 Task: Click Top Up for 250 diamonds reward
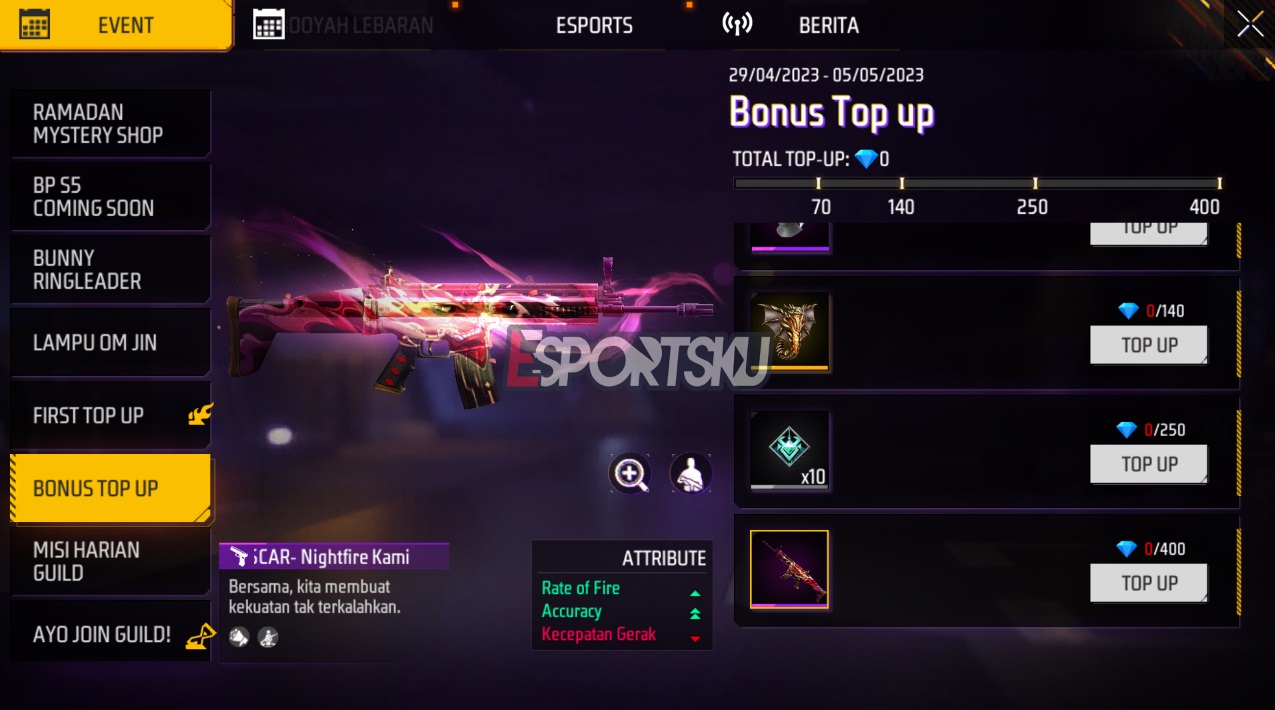1148,464
